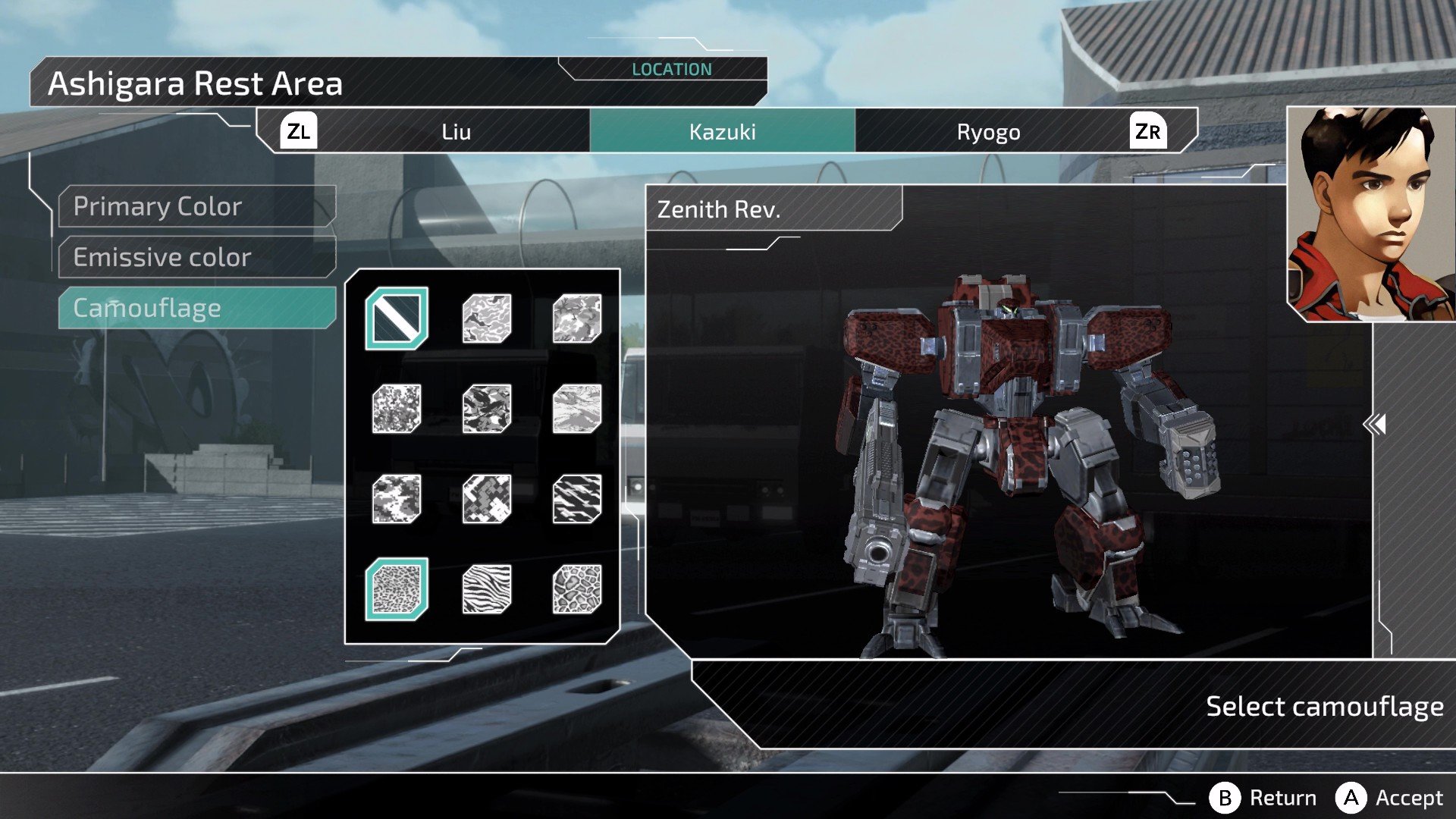Switch to Ryogo's customization tab
The width and height of the screenshot is (1456, 819).
coord(990,131)
